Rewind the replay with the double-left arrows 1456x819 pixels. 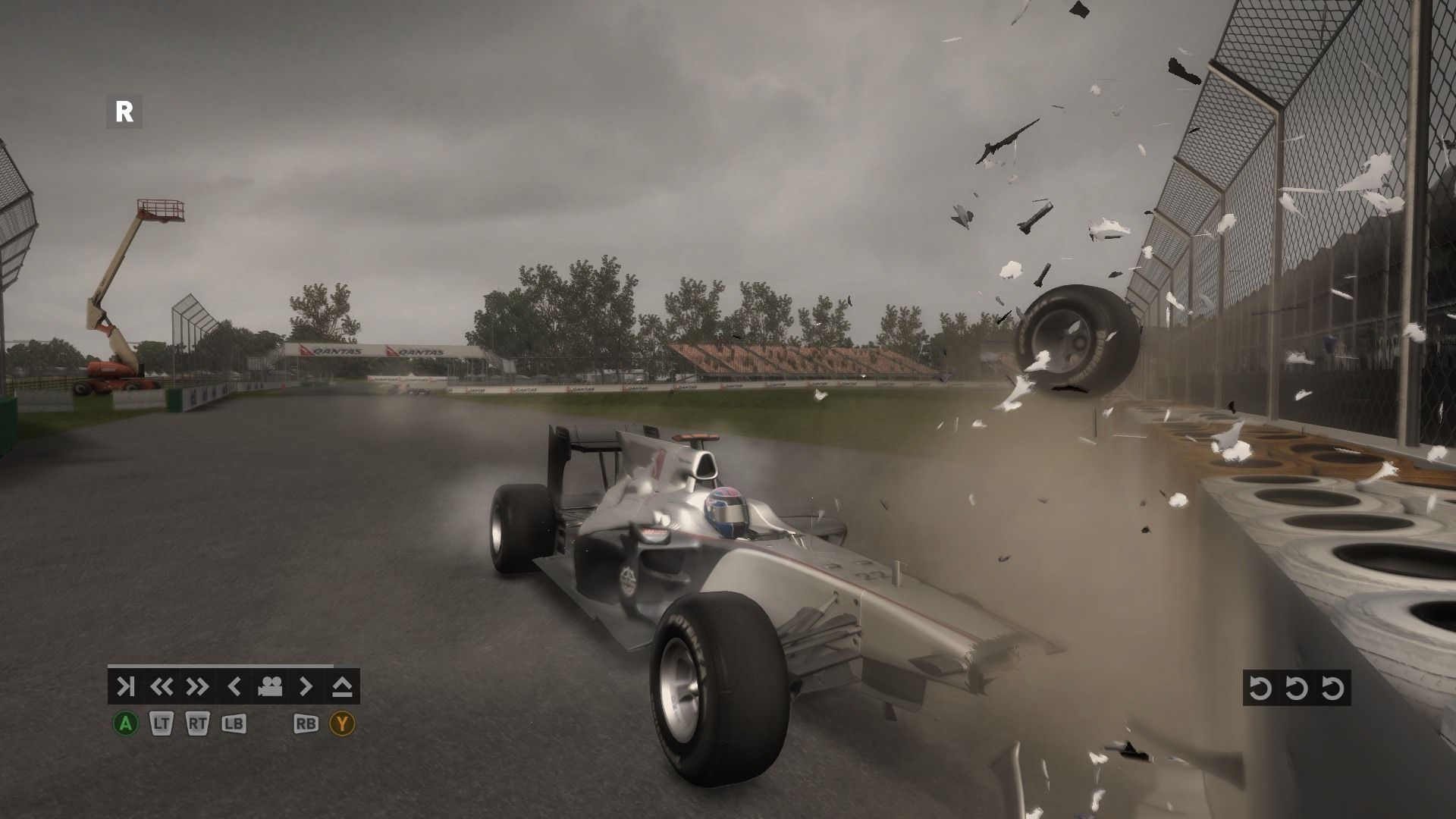pyautogui.click(x=161, y=687)
